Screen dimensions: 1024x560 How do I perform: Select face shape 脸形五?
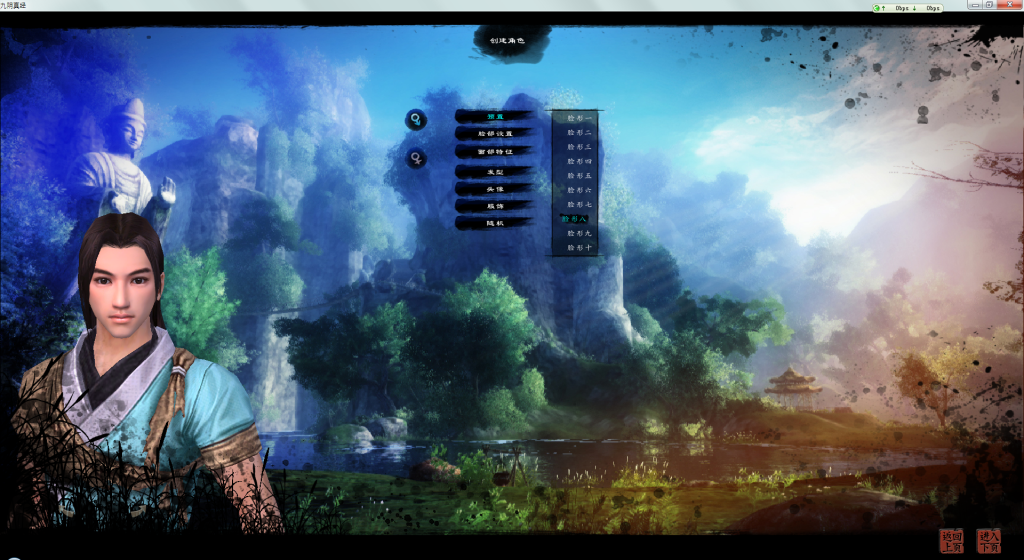579,175
